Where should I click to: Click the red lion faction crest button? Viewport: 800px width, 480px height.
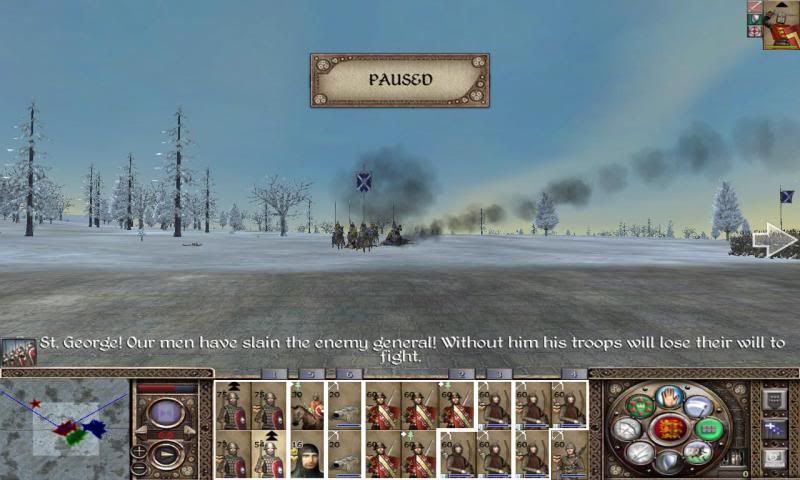(x=670, y=429)
